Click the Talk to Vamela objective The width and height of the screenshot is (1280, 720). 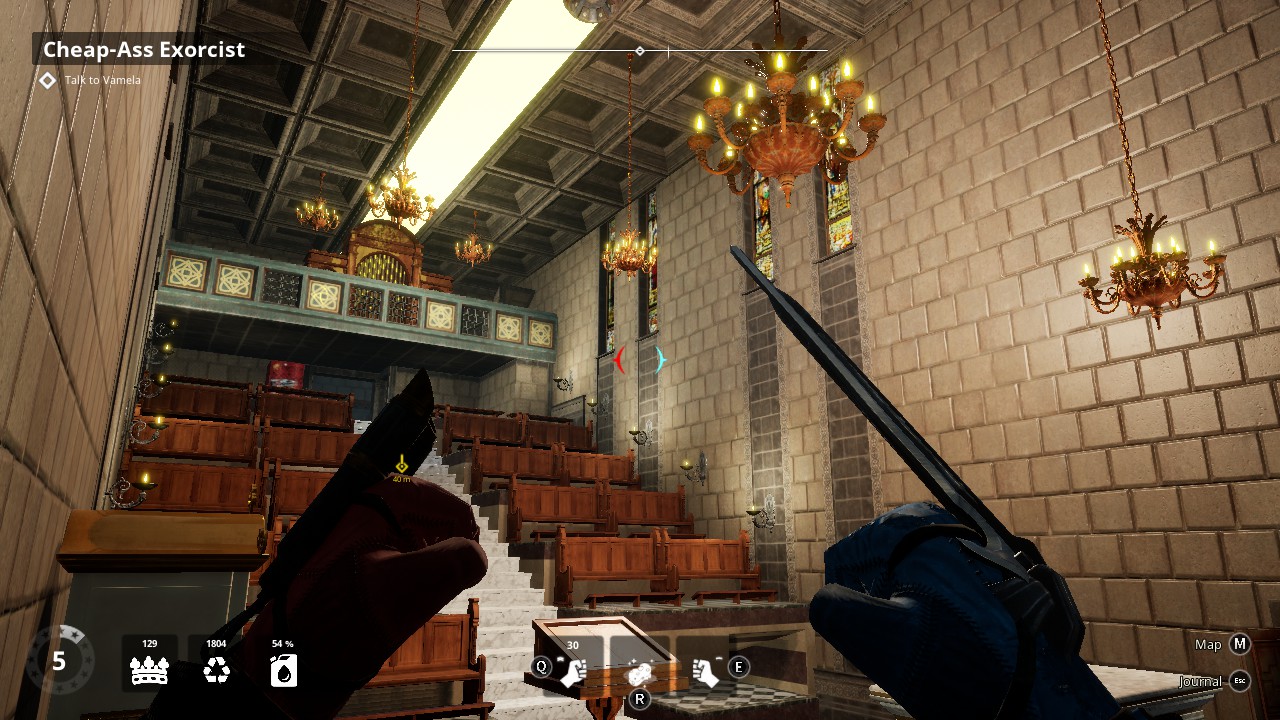tap(102, 80)
